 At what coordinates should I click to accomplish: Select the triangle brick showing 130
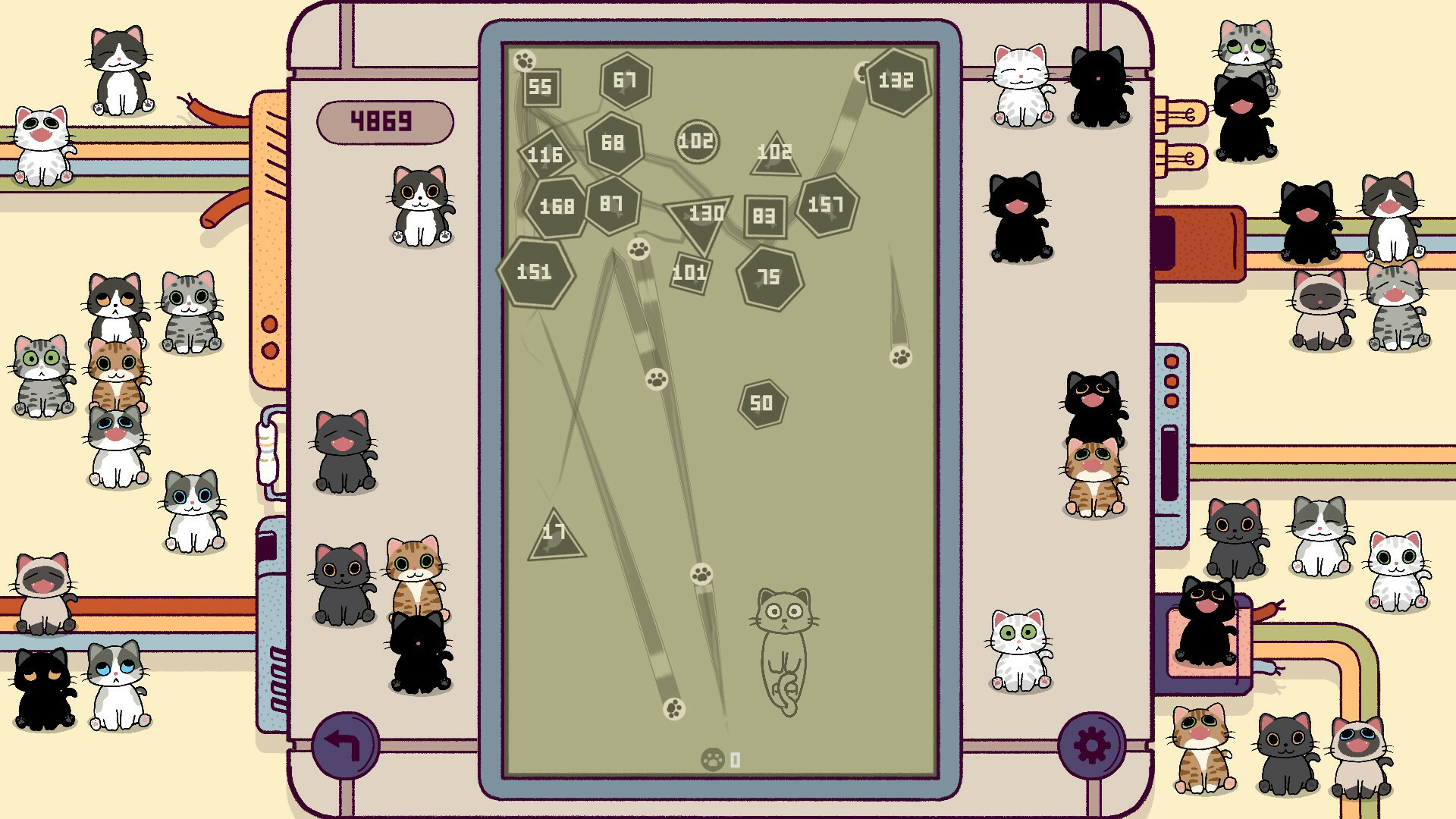pos(704,215)
